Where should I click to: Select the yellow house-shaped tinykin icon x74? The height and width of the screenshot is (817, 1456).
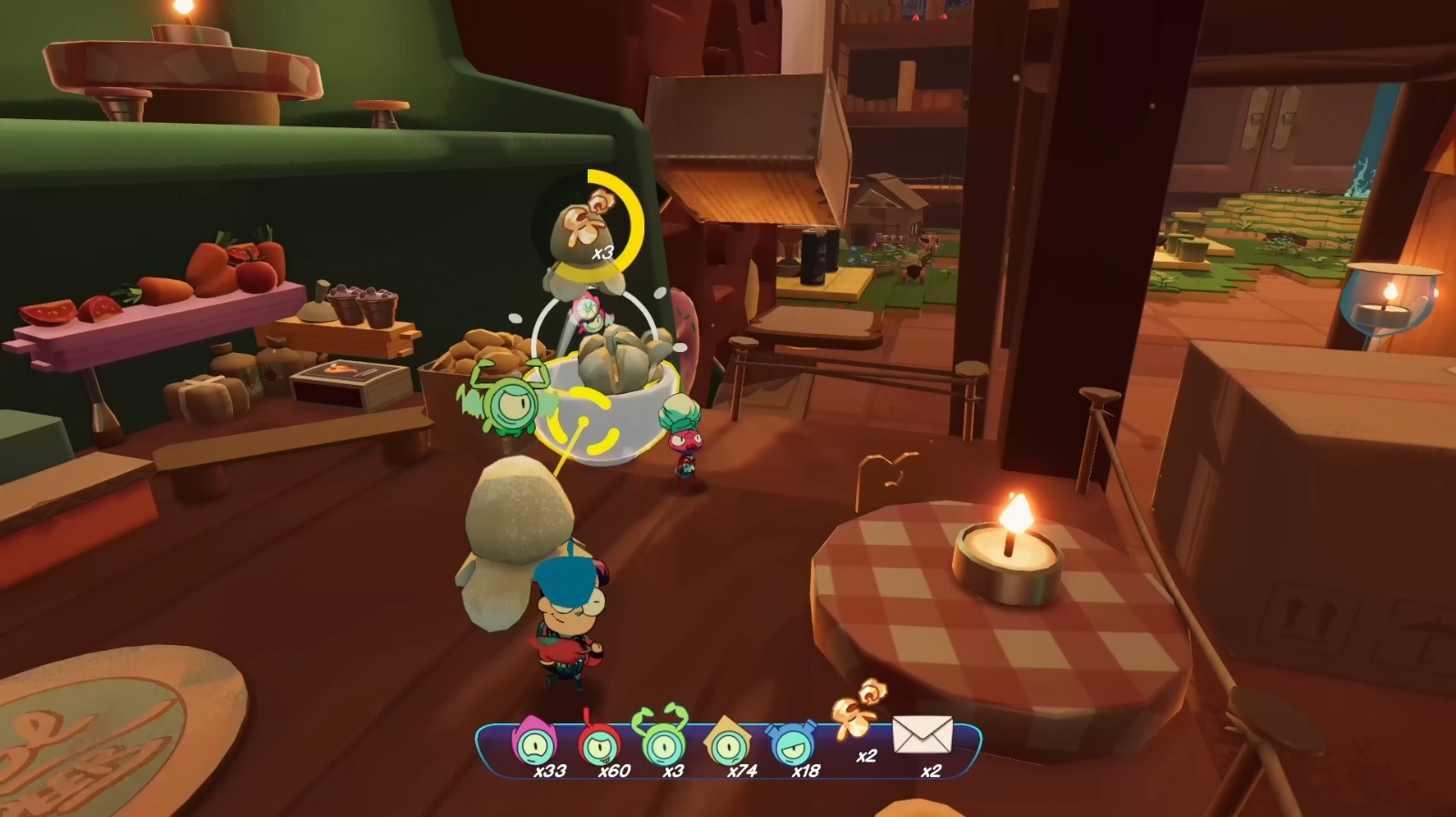pyautogui.click(x=731, y=746)
